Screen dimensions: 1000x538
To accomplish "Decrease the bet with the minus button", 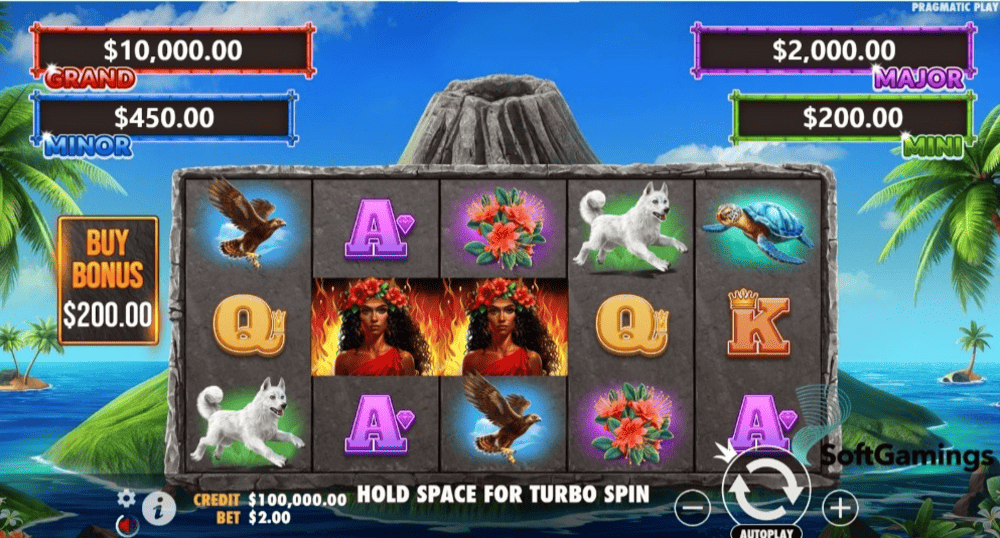I will pyautogui.click(x=692, y=508).
